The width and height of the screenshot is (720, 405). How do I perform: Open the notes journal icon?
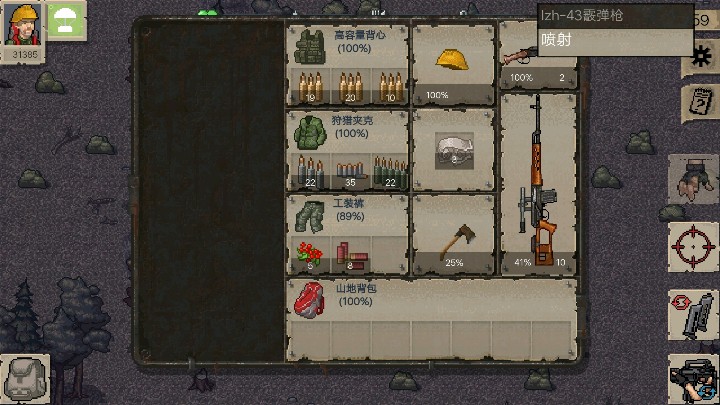point(696,101)
